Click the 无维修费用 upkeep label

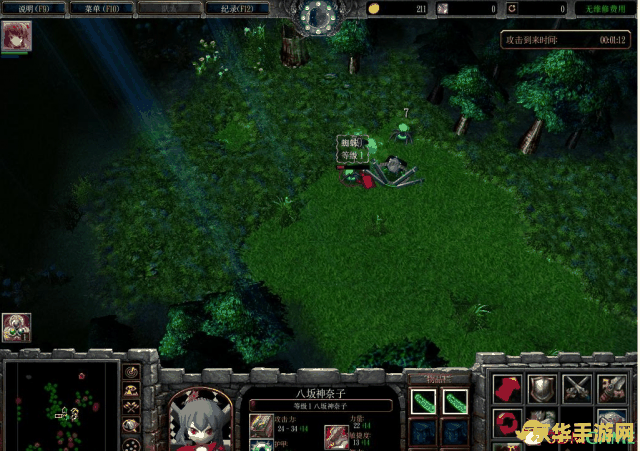pyautogui.click(x=604, y=9)
